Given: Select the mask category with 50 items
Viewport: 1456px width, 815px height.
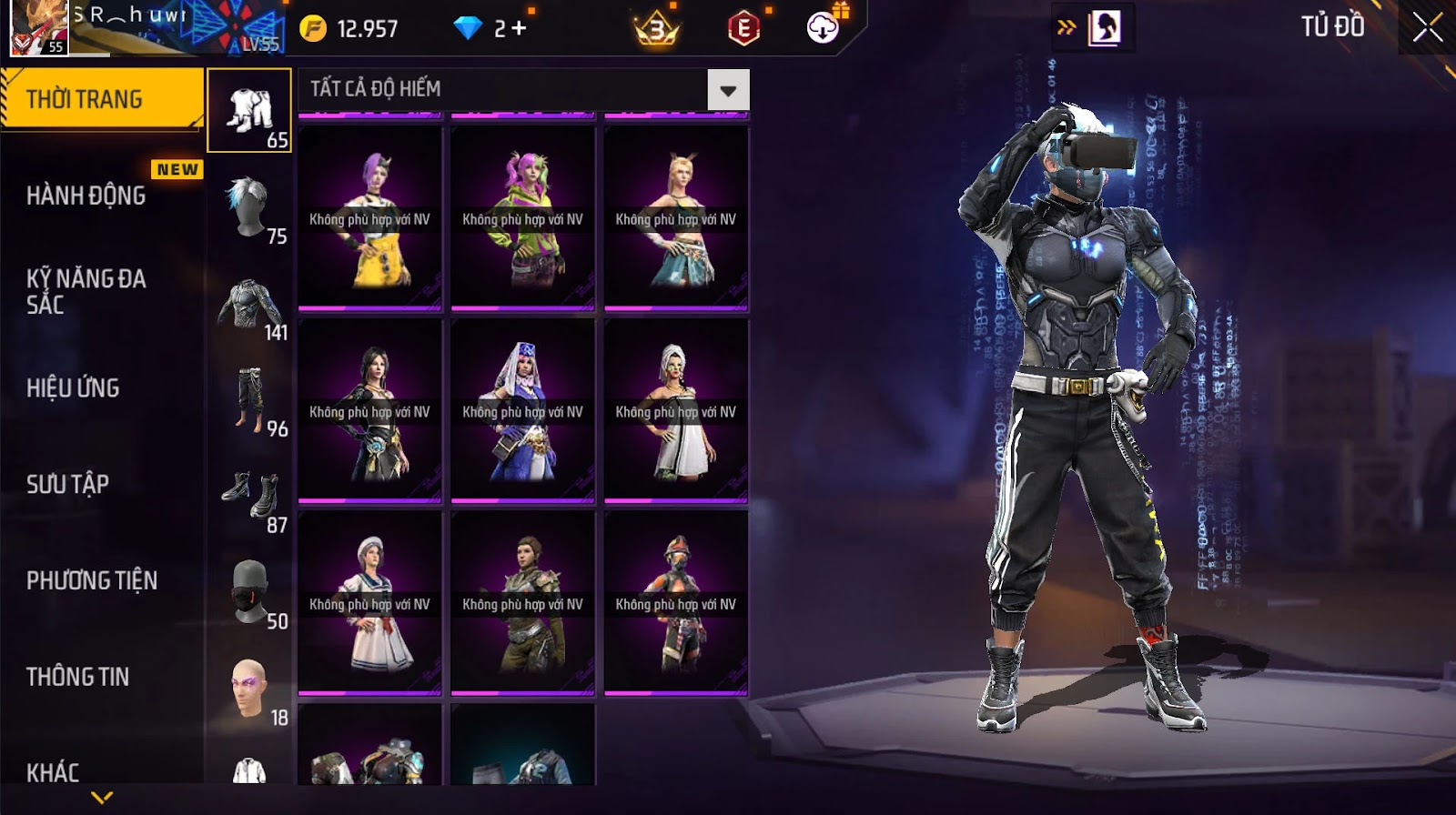Looking at the screenshot, I should pyautogui.click(x=249, y=594).
